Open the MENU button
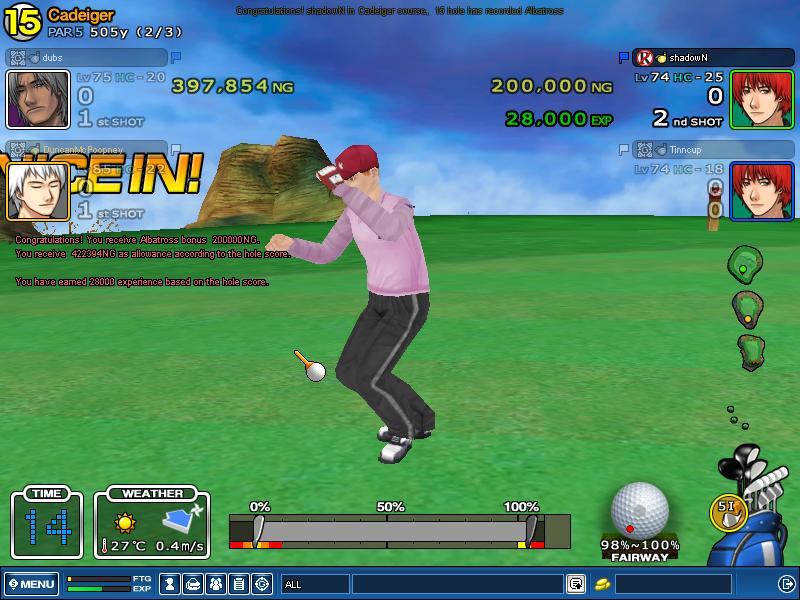This screenshot has width=800, height=600. pyautogui.click(x=31, y=583)
